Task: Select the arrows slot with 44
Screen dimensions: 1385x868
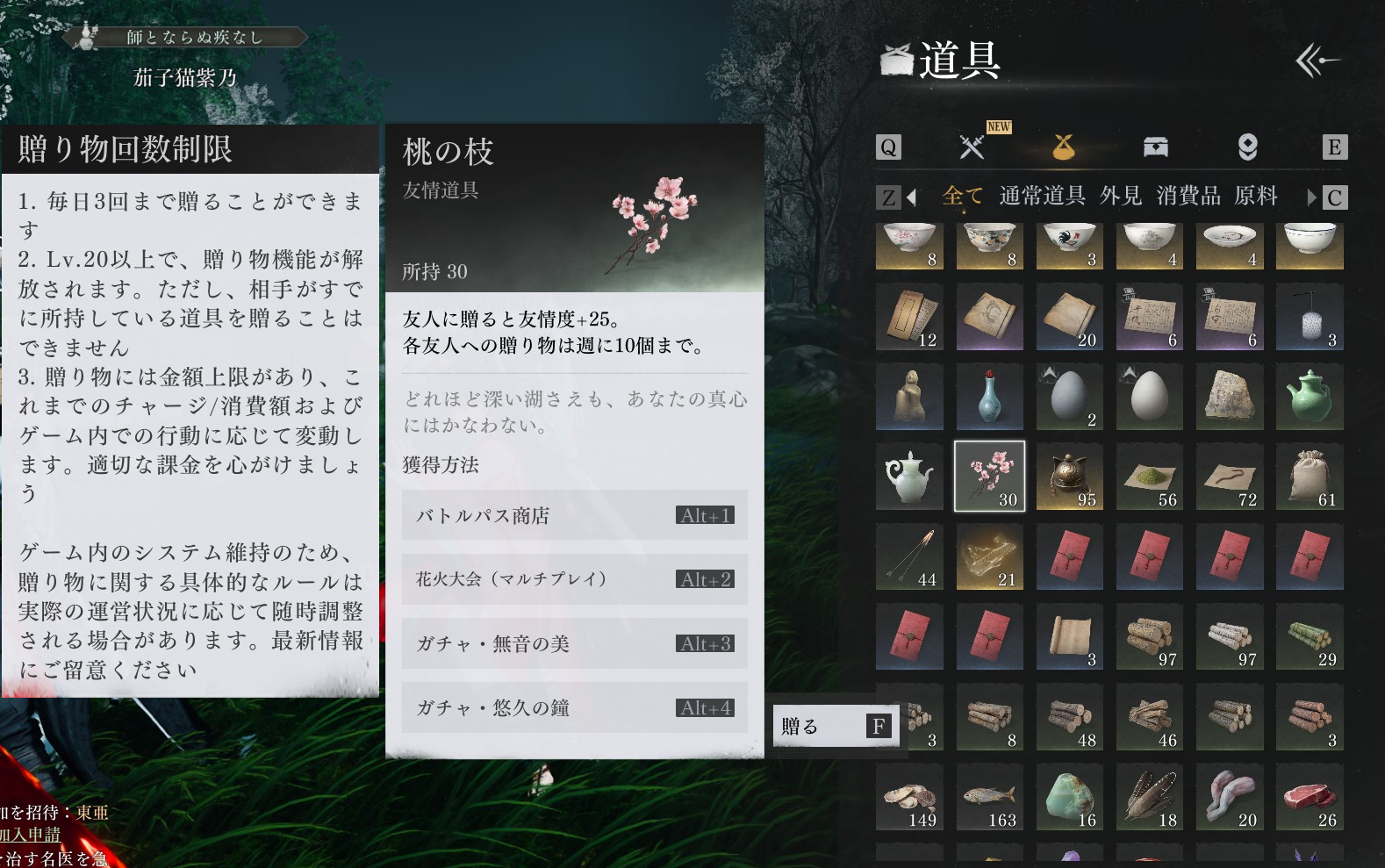Action: click(x=909, y=556)
